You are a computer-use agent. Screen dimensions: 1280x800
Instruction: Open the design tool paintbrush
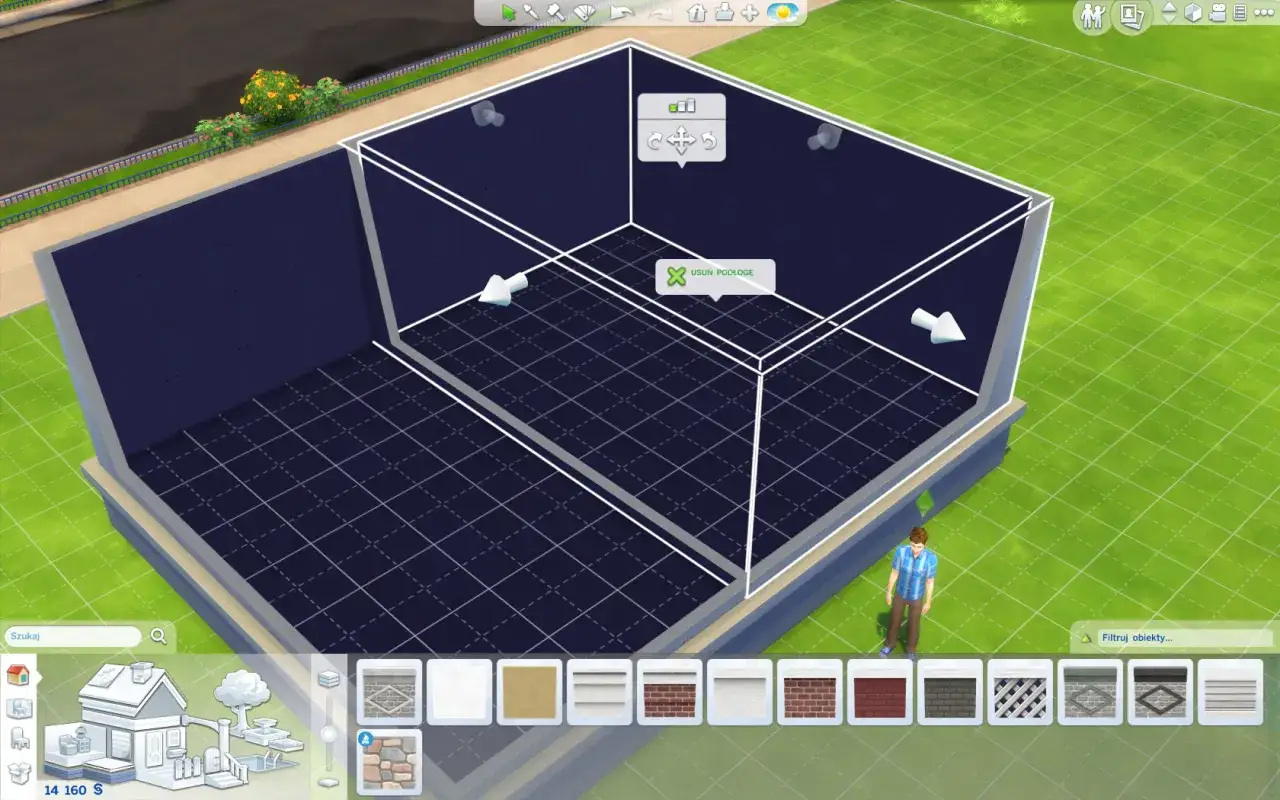pos(585,13)
